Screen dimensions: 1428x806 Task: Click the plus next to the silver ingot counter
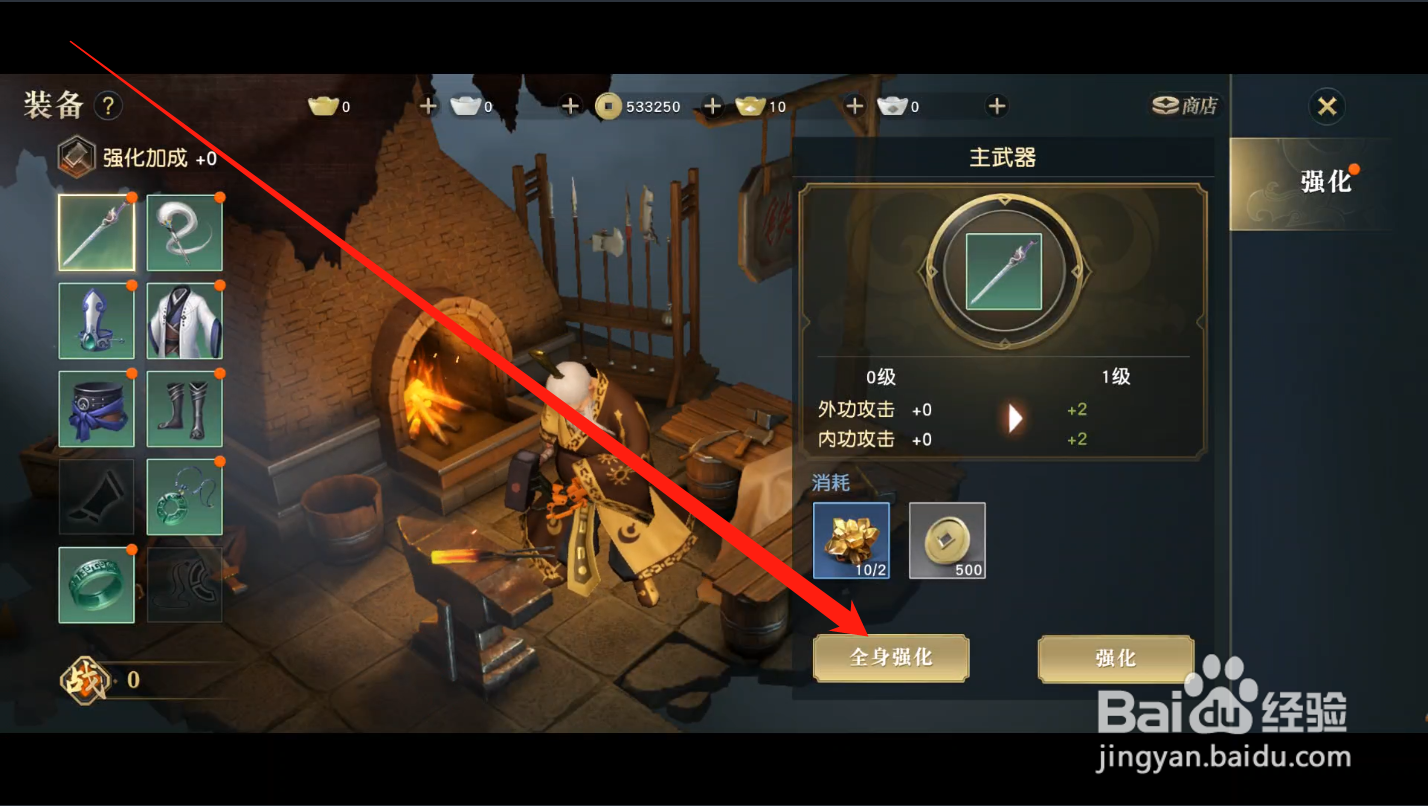[570, 105]
